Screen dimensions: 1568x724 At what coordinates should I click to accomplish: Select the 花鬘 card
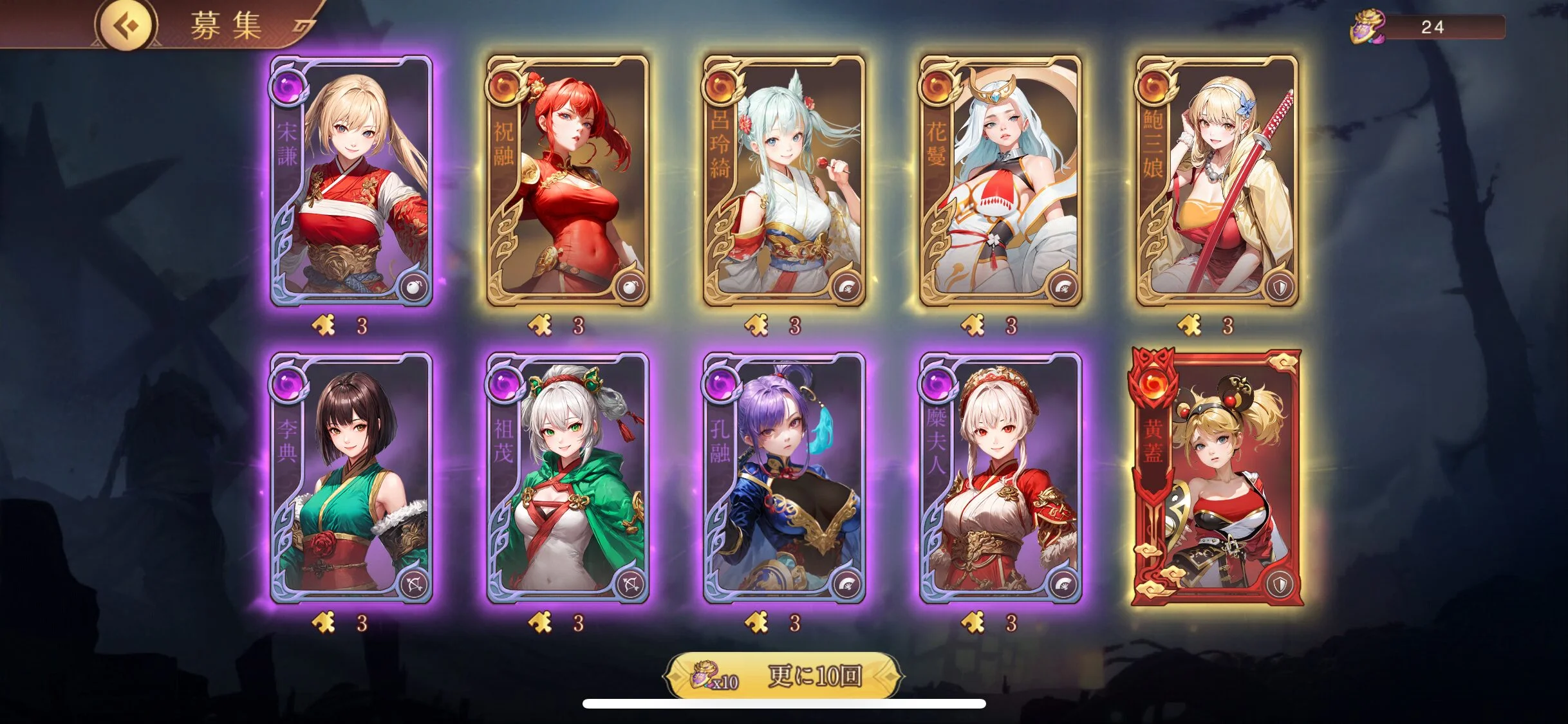[x=1000, y=181]
